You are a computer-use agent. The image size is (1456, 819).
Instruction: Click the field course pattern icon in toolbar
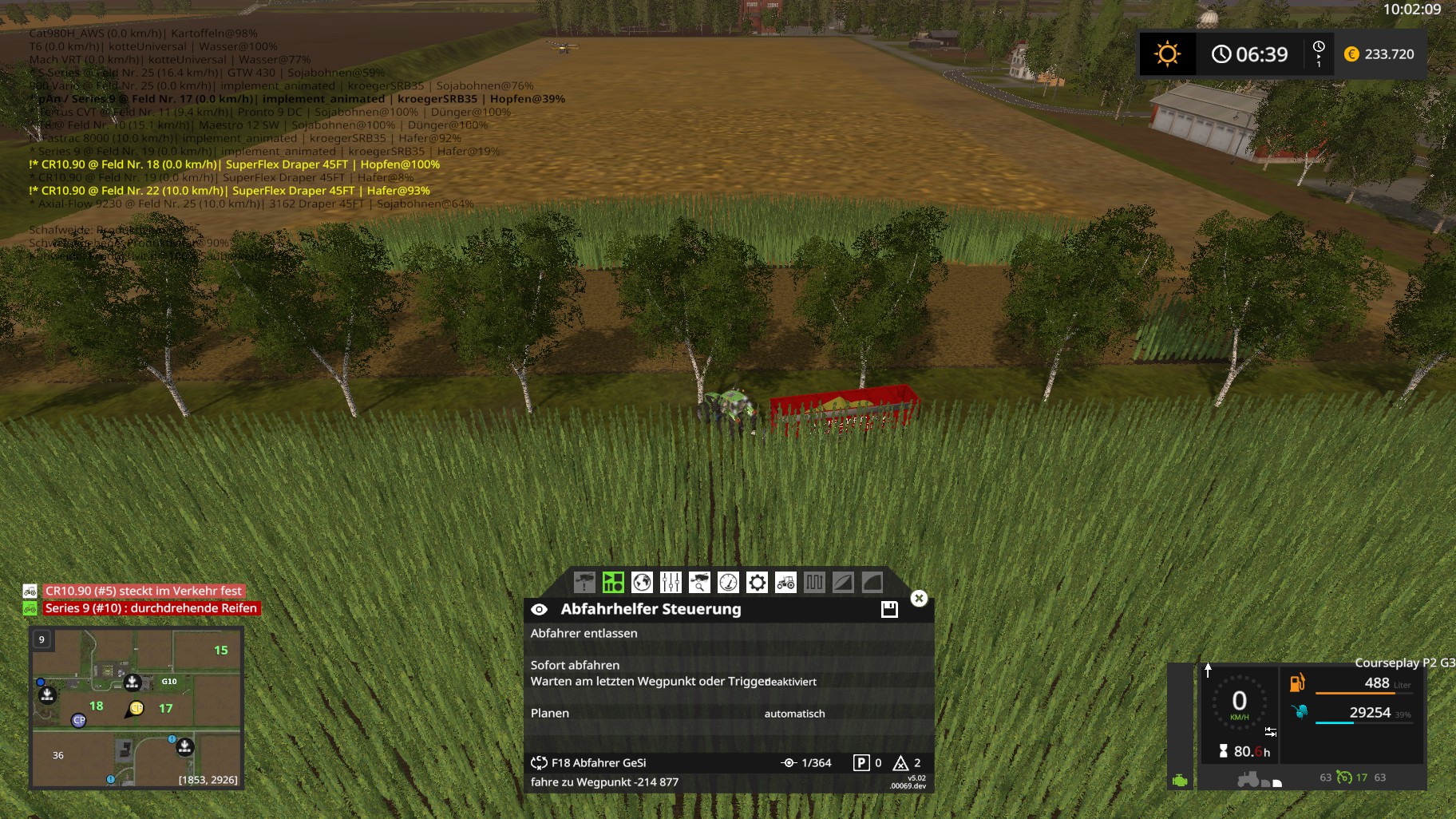point(813,583)
